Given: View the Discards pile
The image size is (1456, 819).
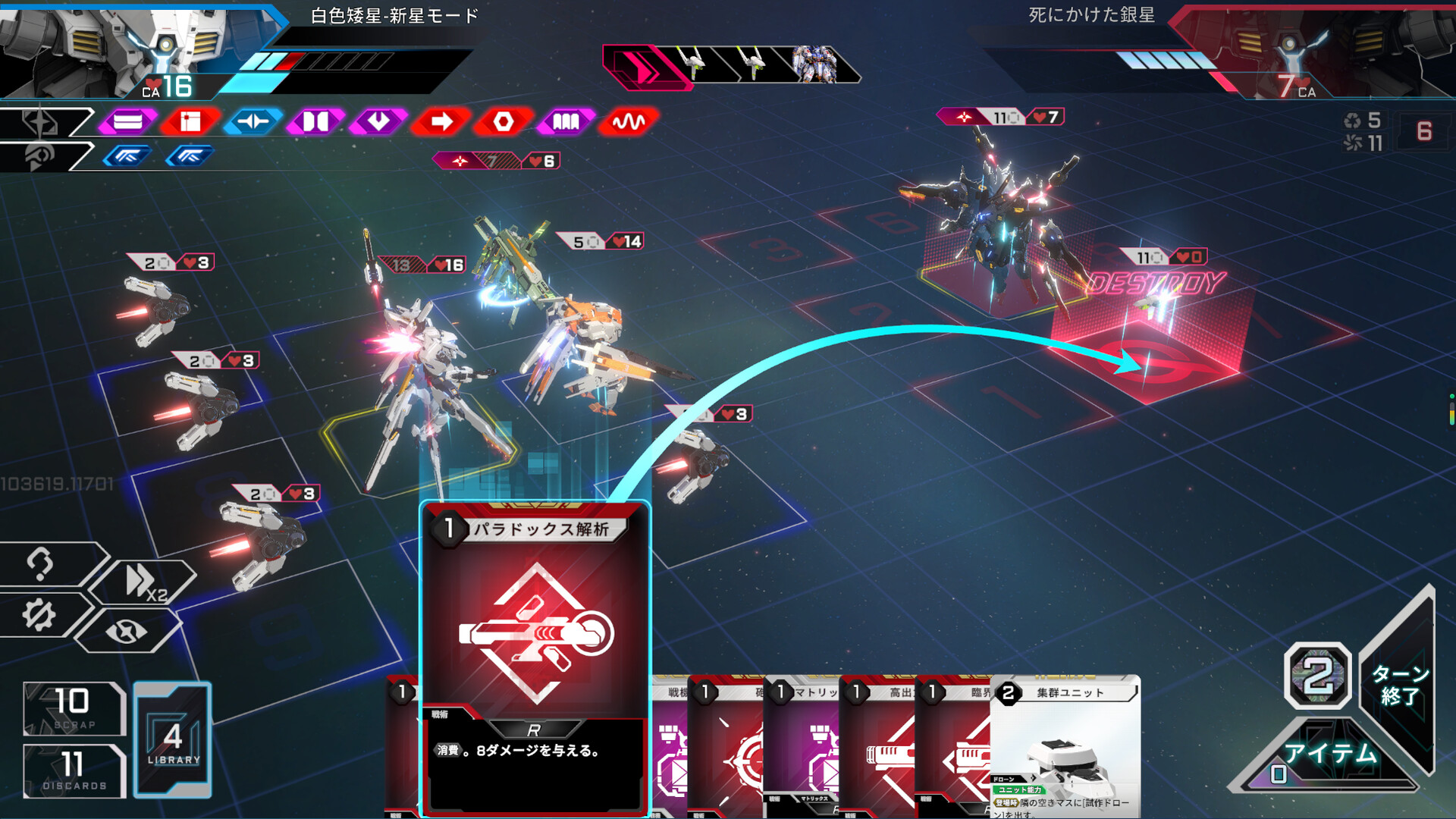Looking at the screenshot, I should click(x=74, y=770).
